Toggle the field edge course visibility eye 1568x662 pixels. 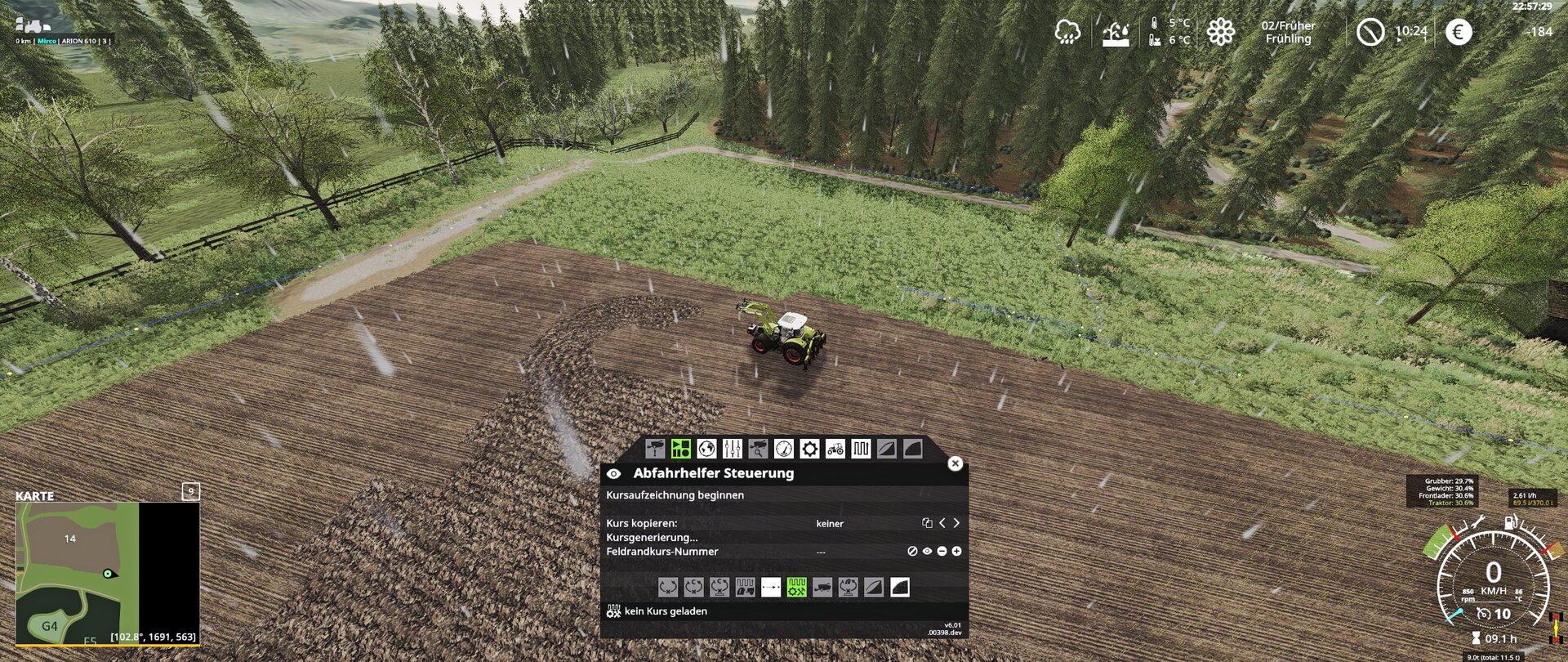(927, 552)
